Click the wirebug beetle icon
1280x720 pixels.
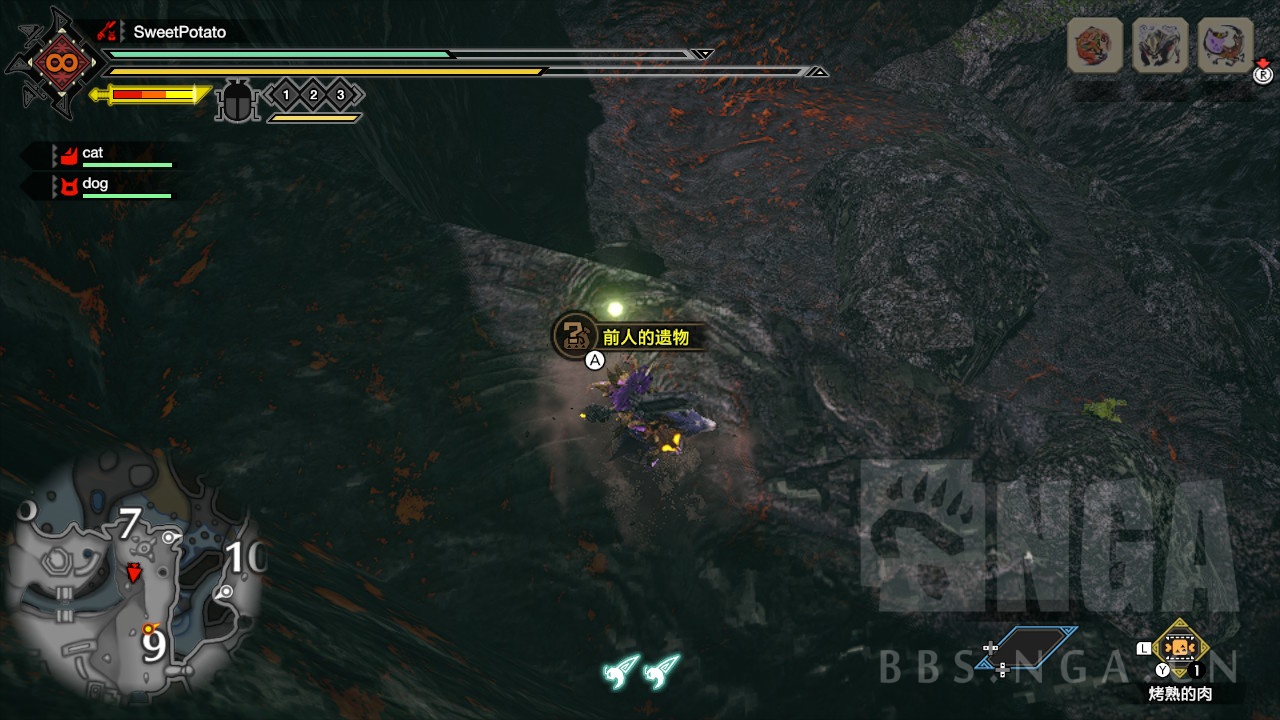238,101
